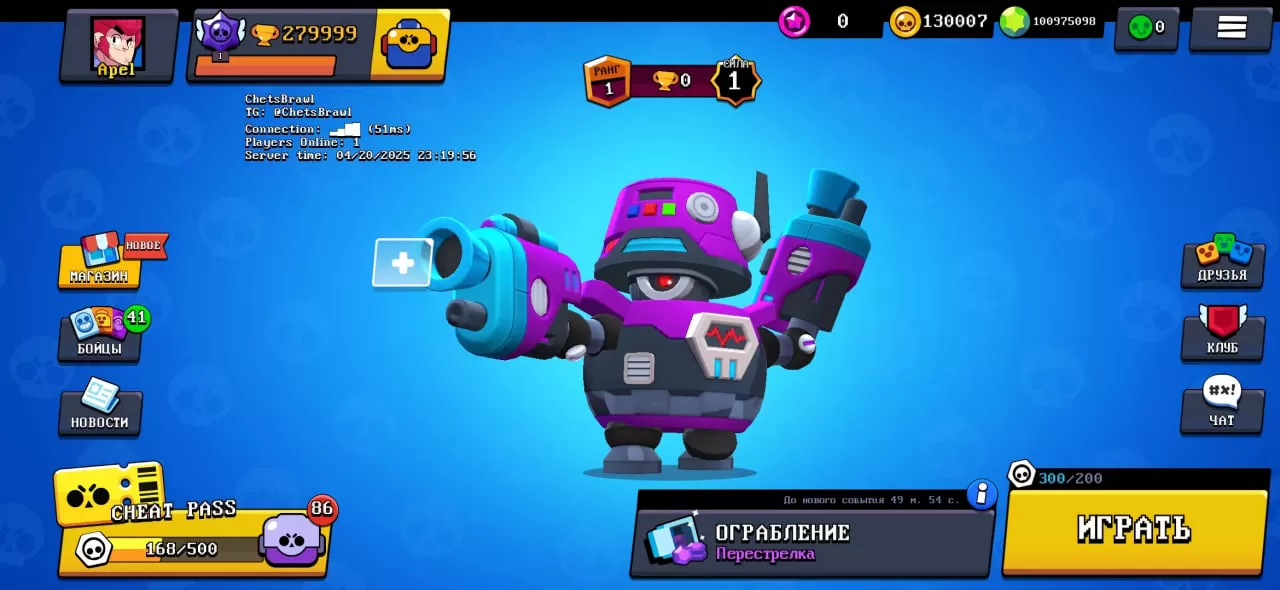The height and width of the screenshot is (590, 1280).
Task: Open the ЧАТ chat window
Action: (x=1222, y=406)
